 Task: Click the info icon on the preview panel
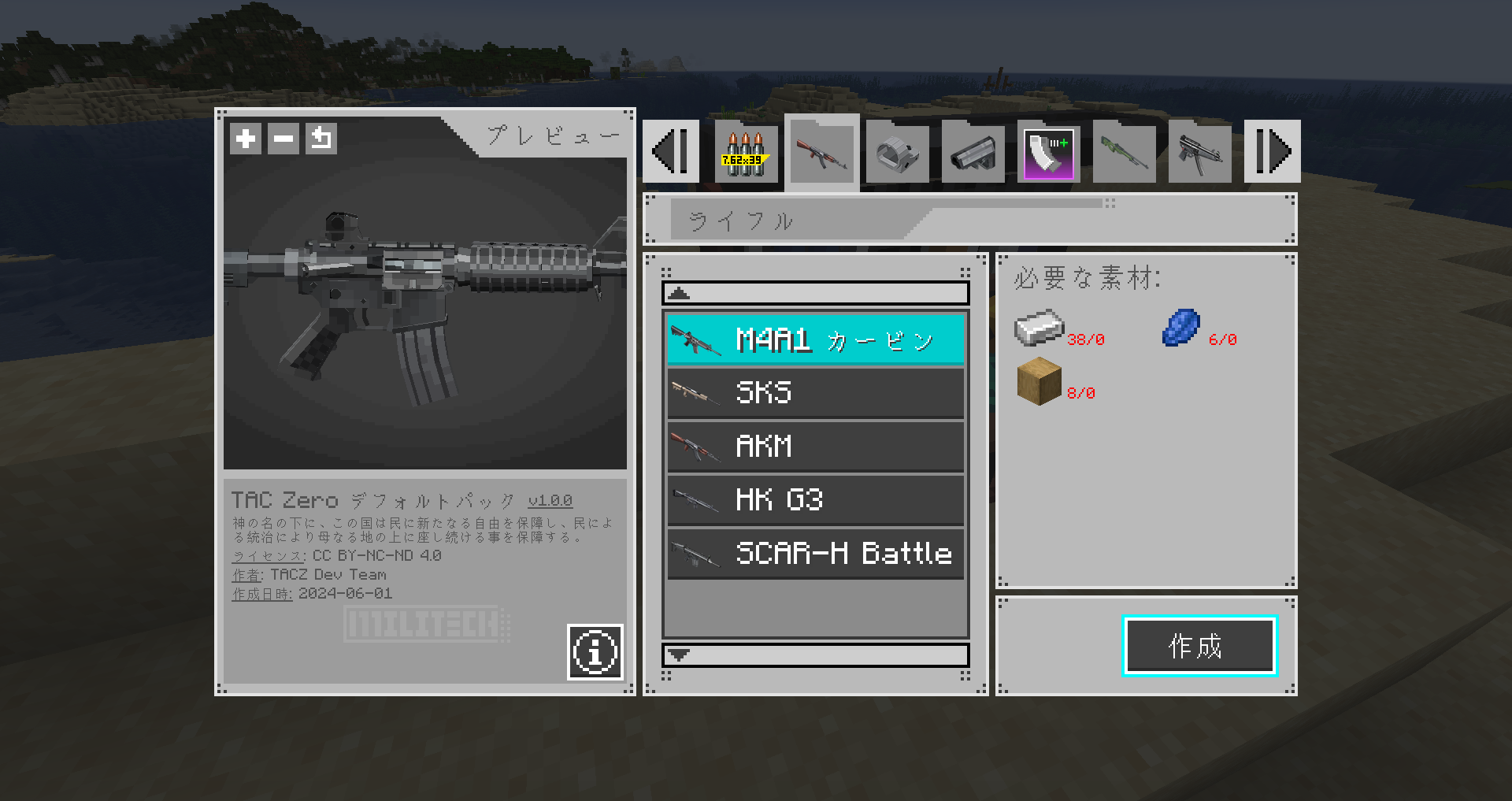coord(595,653)
